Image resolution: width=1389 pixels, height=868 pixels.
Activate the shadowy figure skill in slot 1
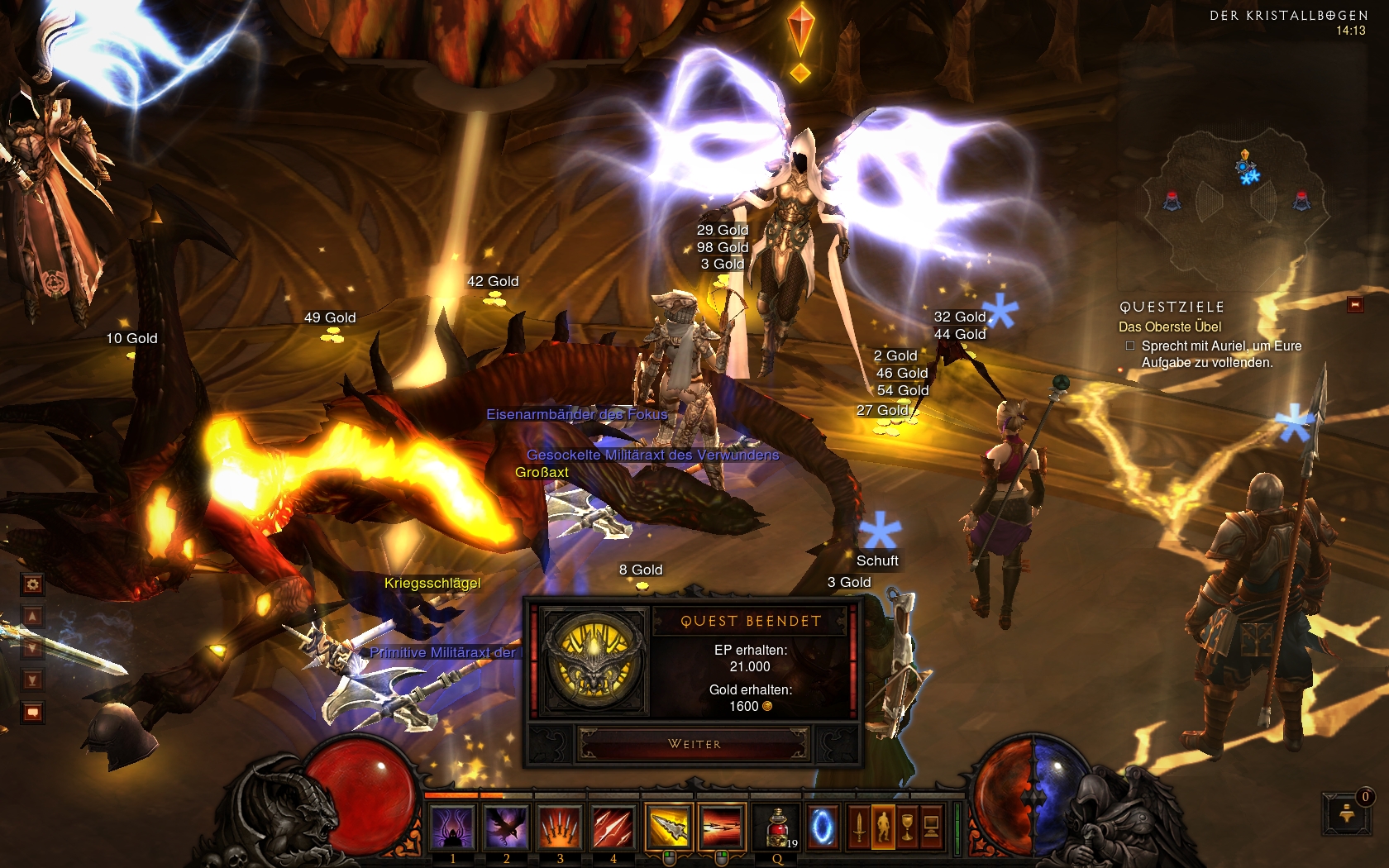point(452,827)
